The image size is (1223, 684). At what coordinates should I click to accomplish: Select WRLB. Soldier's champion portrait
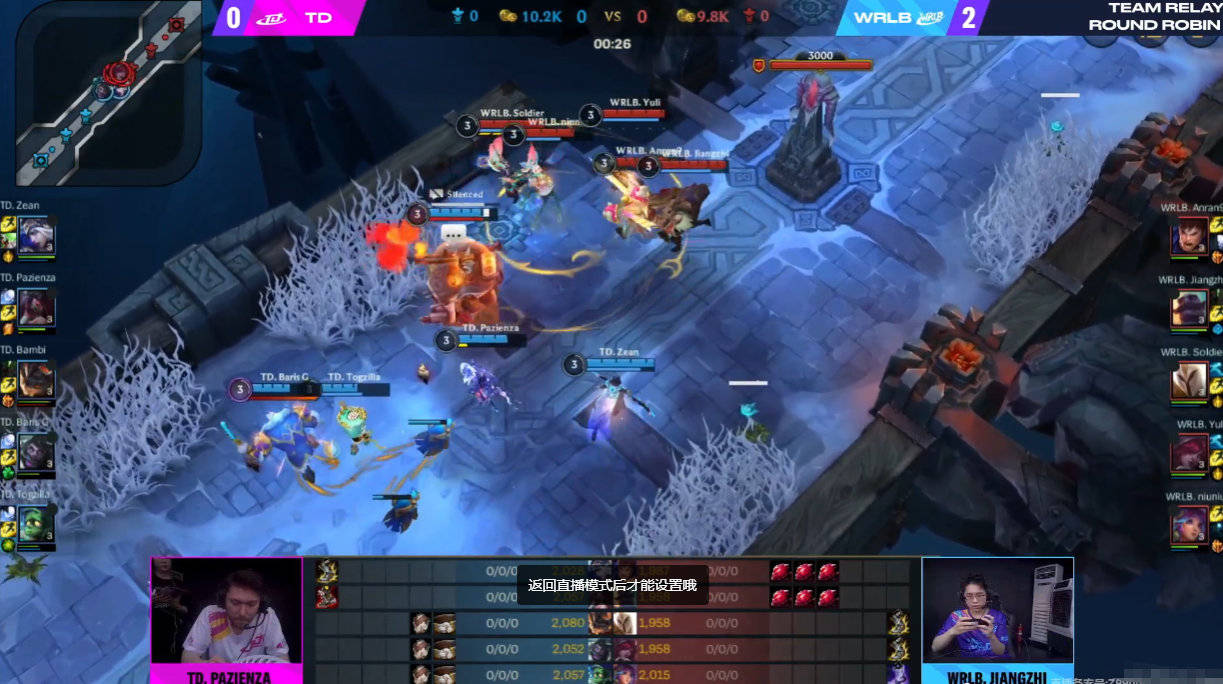pos(1190,380)
